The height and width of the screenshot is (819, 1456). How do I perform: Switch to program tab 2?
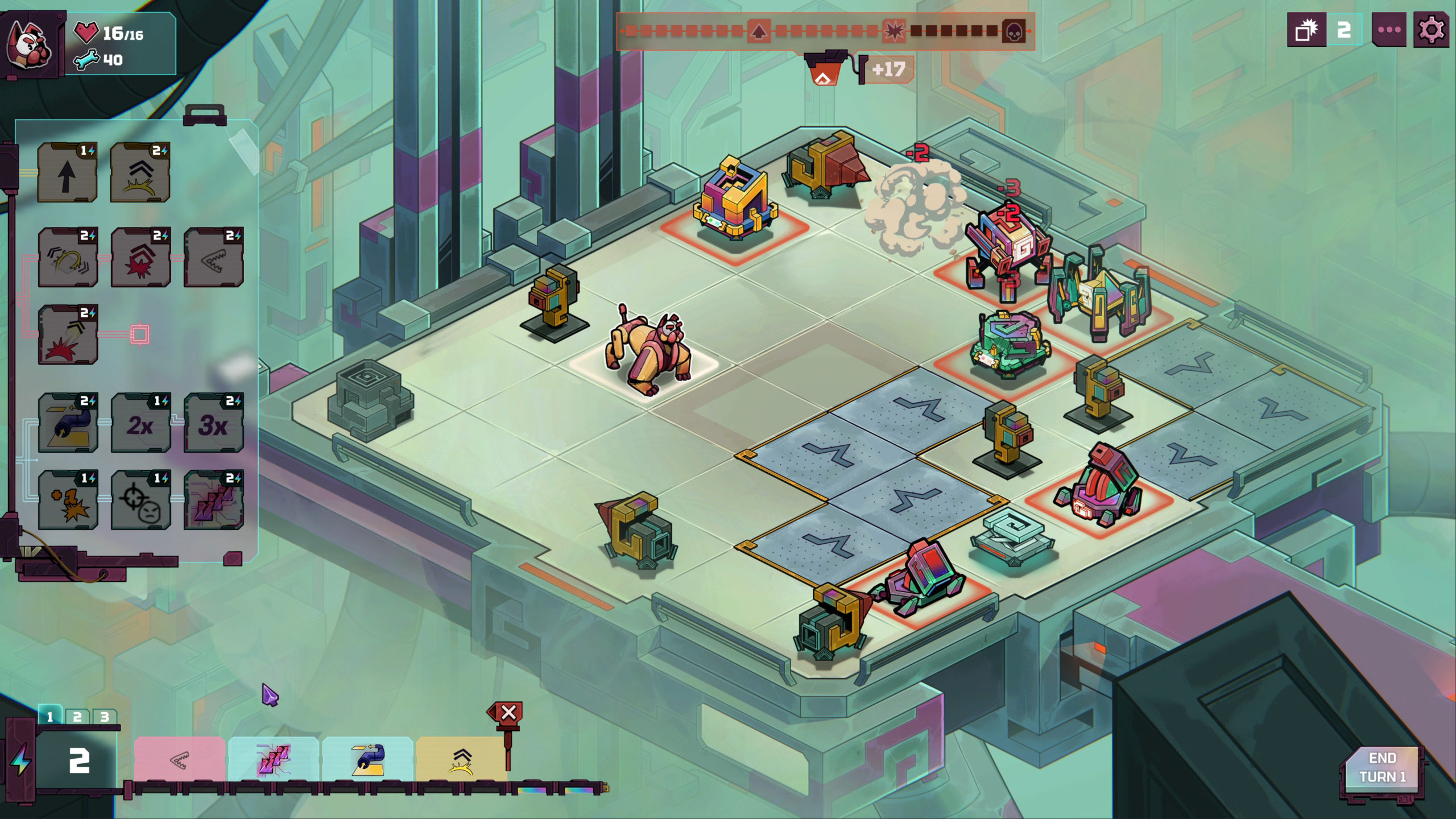[77, 717]
